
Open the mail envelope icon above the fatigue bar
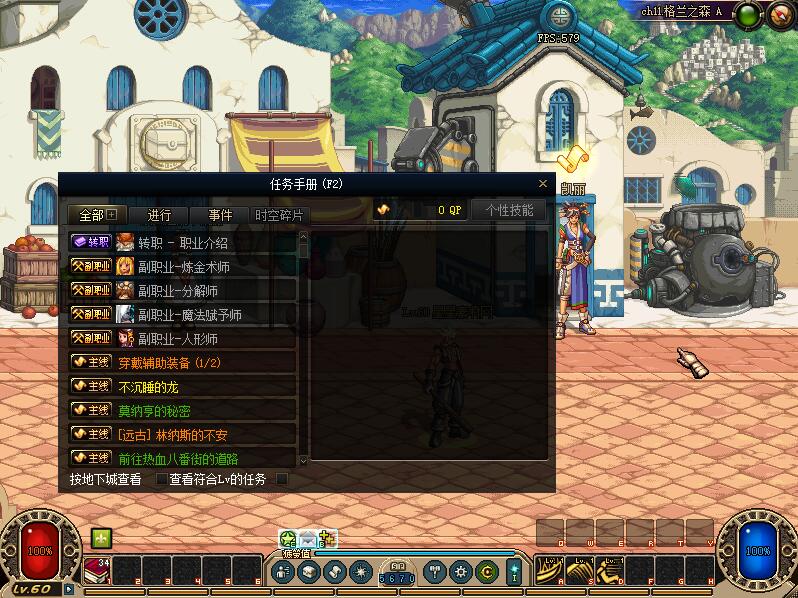(x=308, y=540)
